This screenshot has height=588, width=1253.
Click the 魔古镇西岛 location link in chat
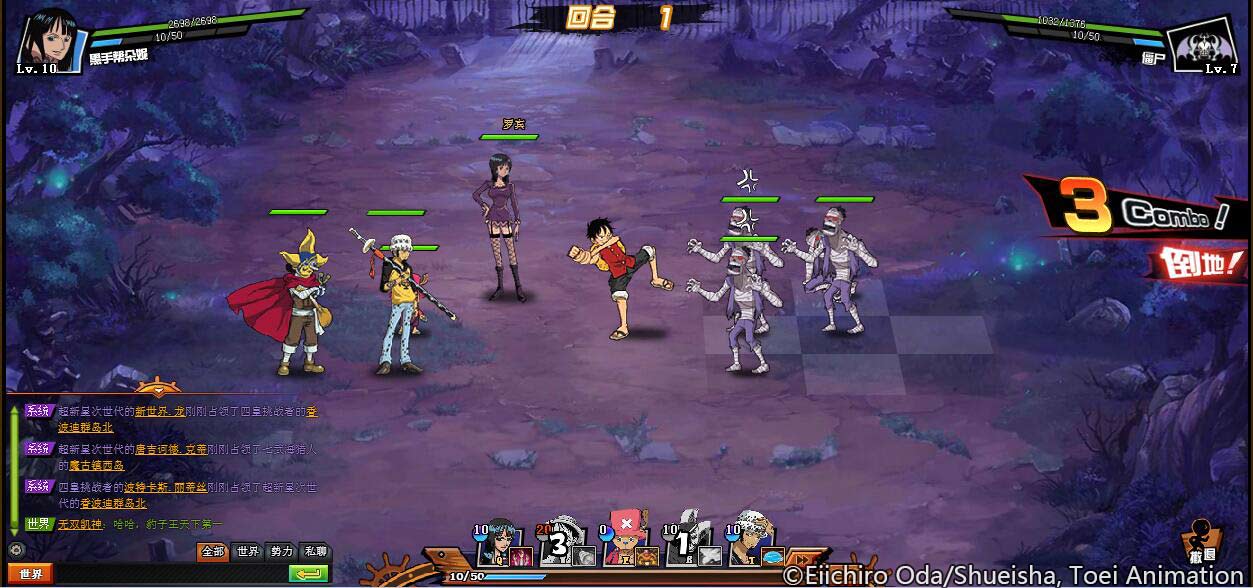tap(97, 465)
